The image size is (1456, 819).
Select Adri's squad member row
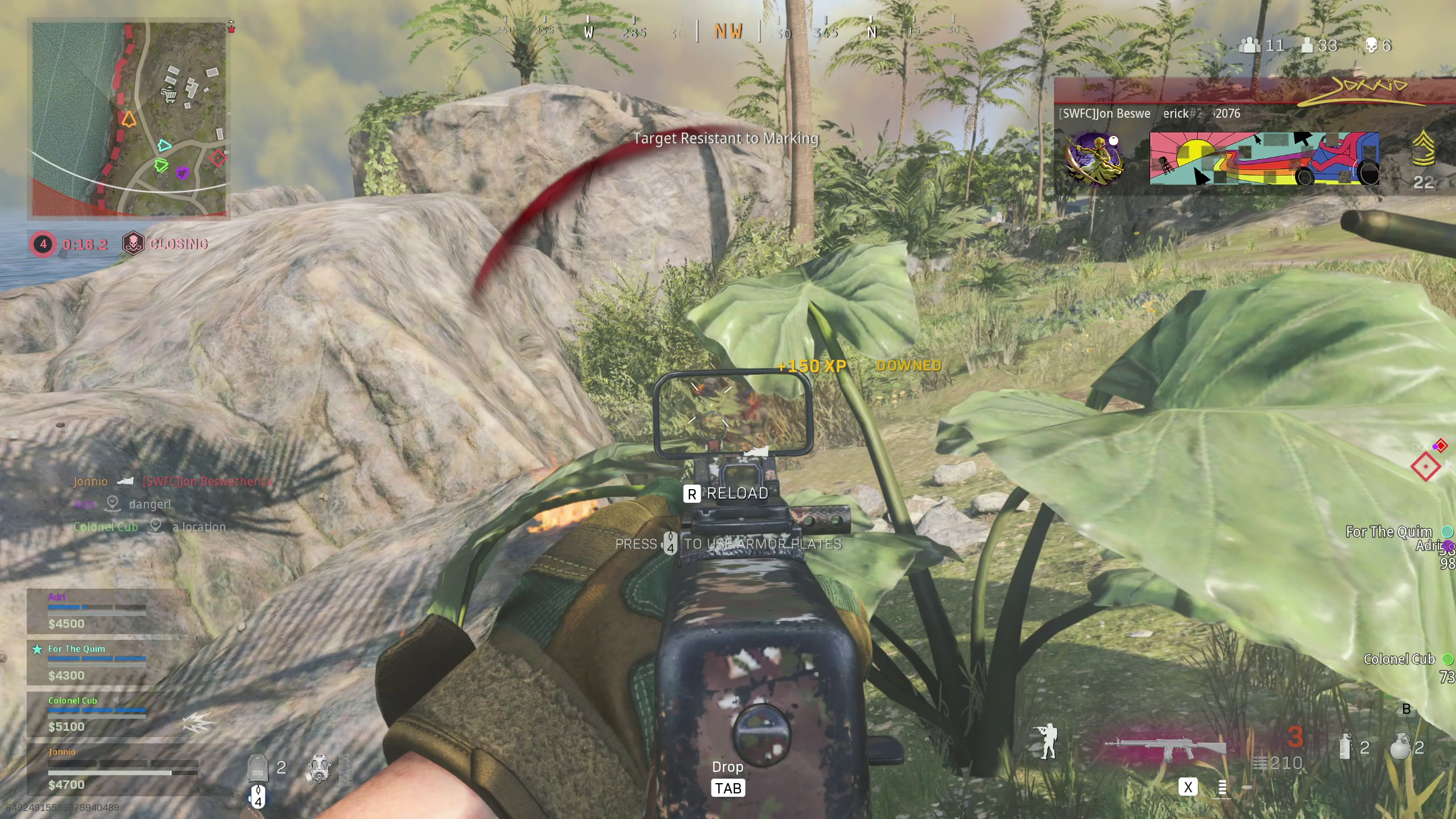pos(97,611)
